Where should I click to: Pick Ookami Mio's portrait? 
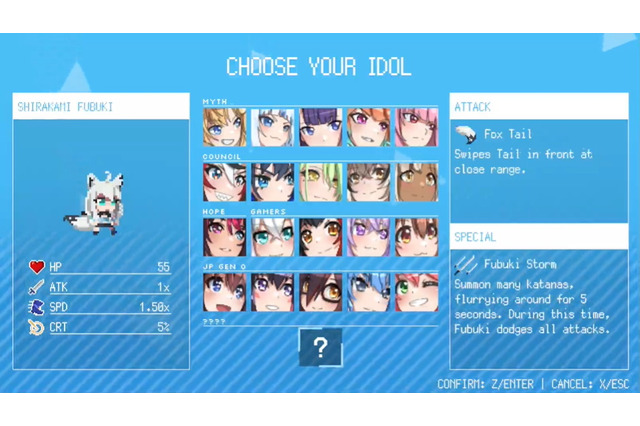(320, 238)
